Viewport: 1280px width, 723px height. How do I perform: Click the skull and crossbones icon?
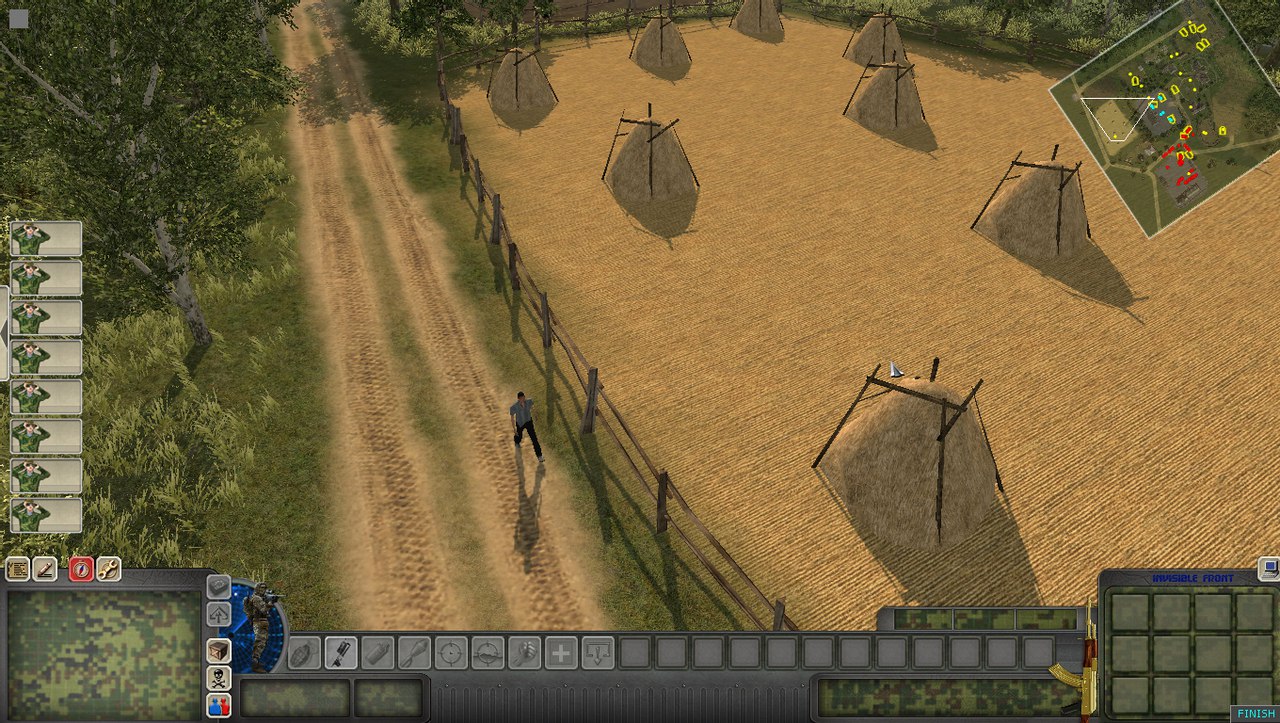[x=218, y=678]
